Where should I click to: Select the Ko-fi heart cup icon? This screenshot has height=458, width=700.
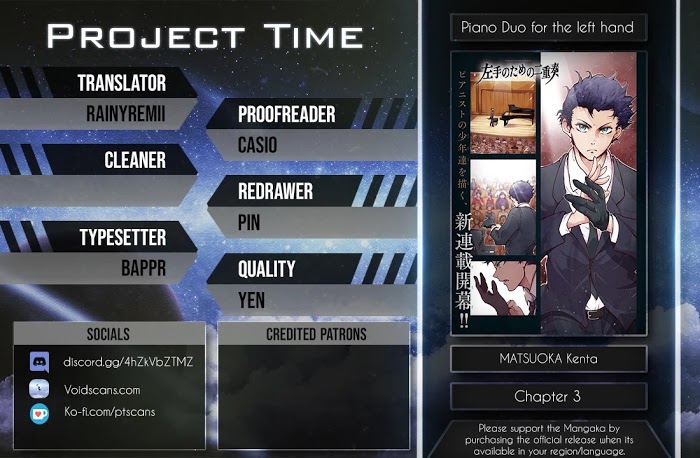coord(39,413)
